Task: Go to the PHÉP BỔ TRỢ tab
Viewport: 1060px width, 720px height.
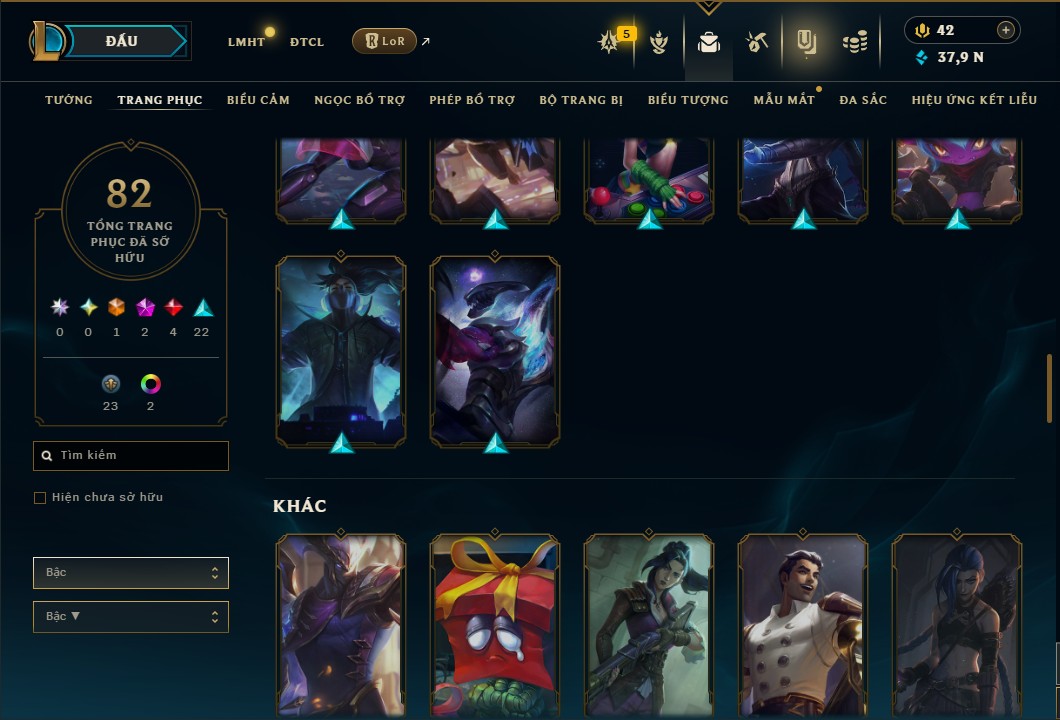Action: [x=472, y=100]
